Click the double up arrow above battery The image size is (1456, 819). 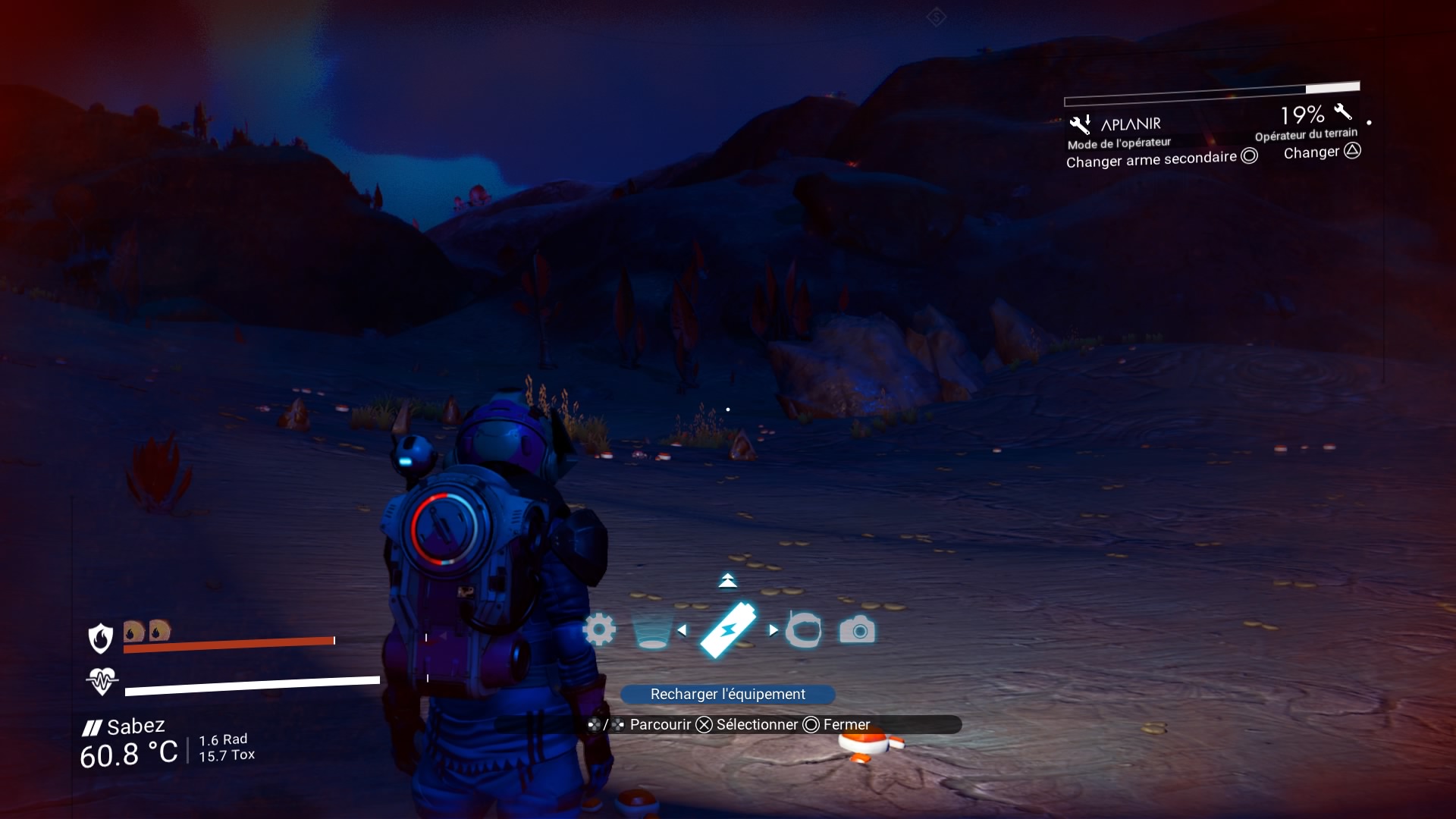tap(727, 581)
